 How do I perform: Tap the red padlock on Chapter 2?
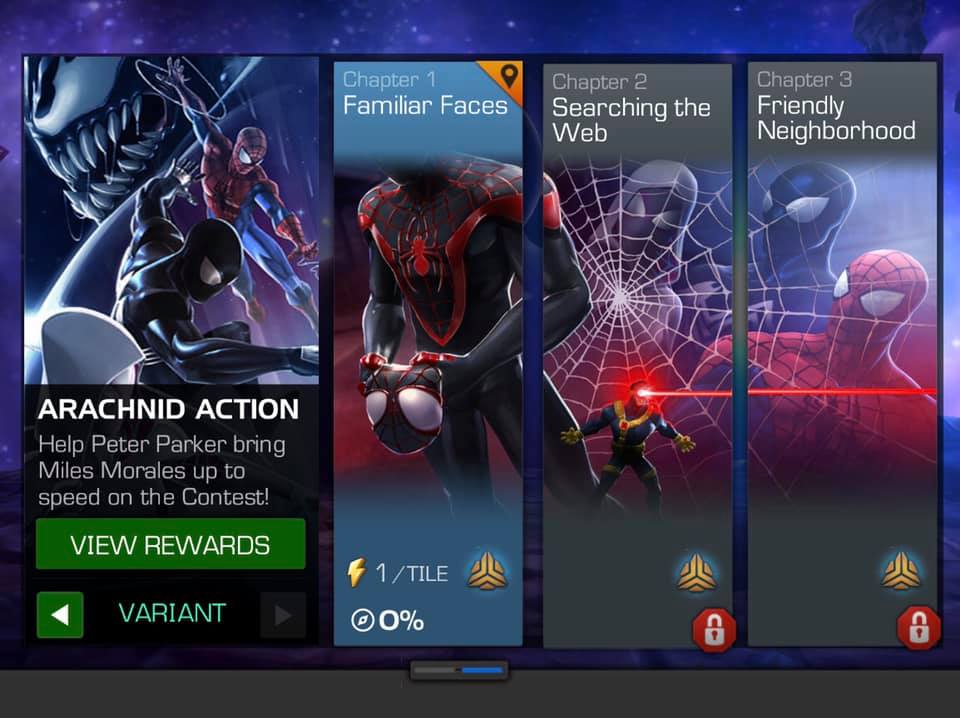714,629
